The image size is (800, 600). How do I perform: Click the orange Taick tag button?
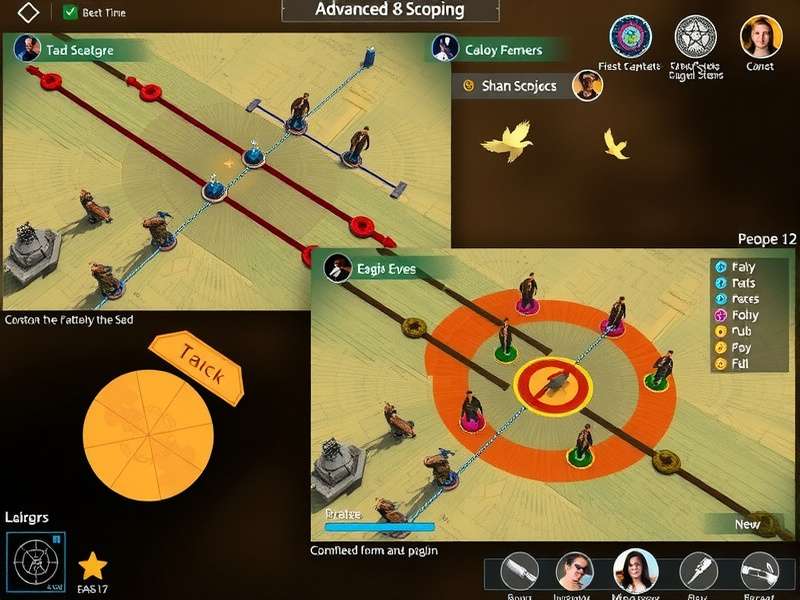tap(196, 367)
